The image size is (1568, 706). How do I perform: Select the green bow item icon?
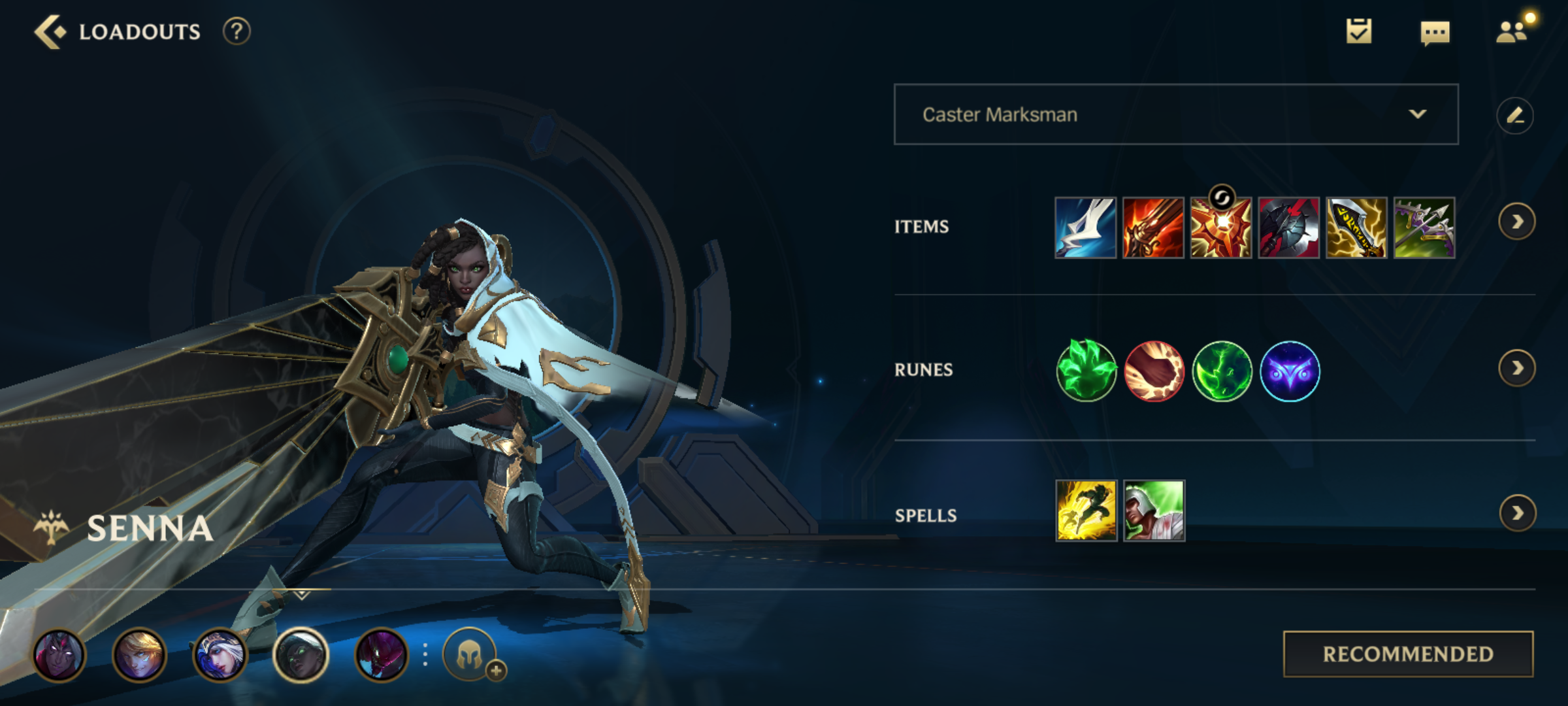[x=1424, y=227]
